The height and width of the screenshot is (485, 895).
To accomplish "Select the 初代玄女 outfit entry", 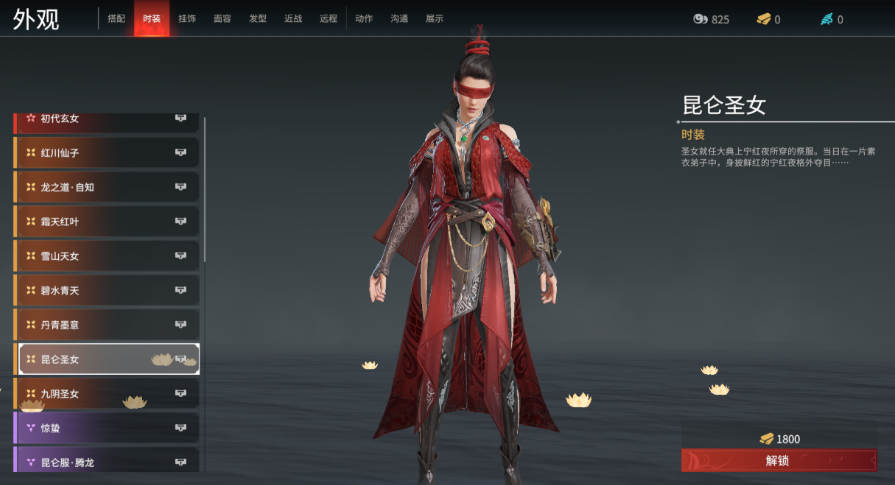I will pos(106,120).
